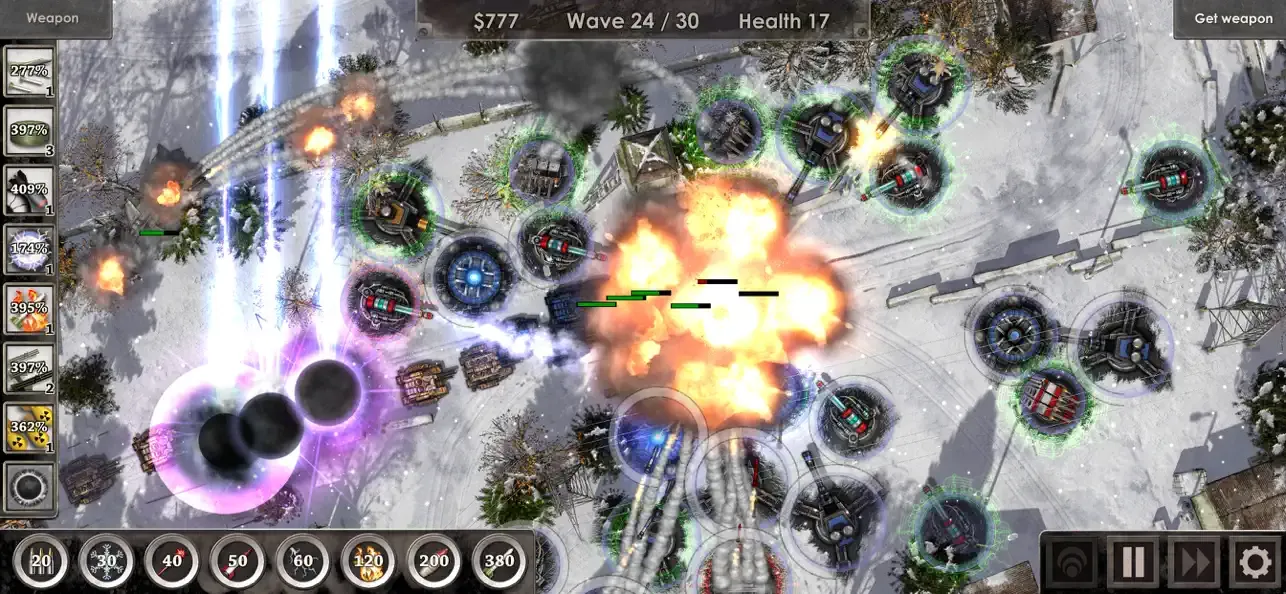1286x594 pixels.
Task: Activate fast-forward speed
Action: pos(1194,563)
